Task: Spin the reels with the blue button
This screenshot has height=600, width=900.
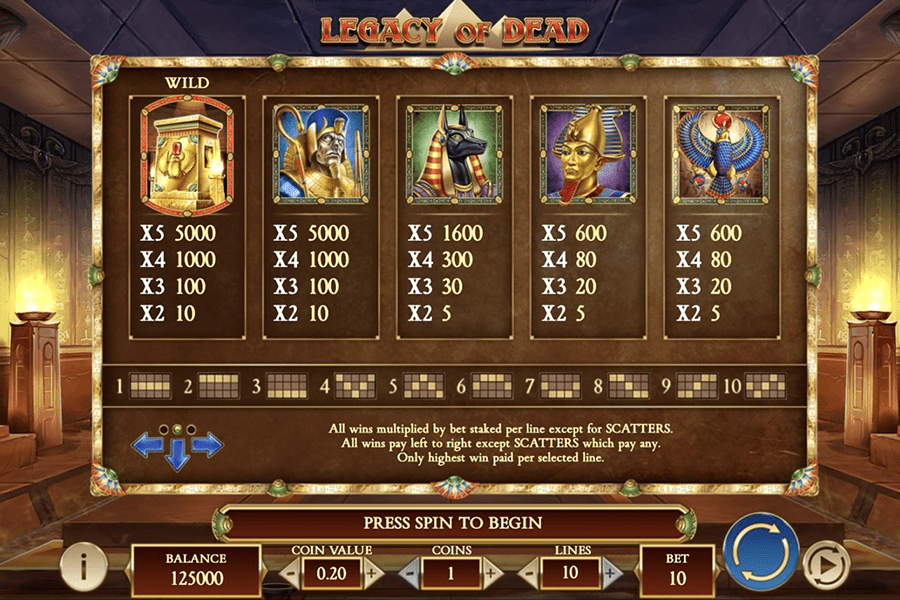Action: pos(761,552)
